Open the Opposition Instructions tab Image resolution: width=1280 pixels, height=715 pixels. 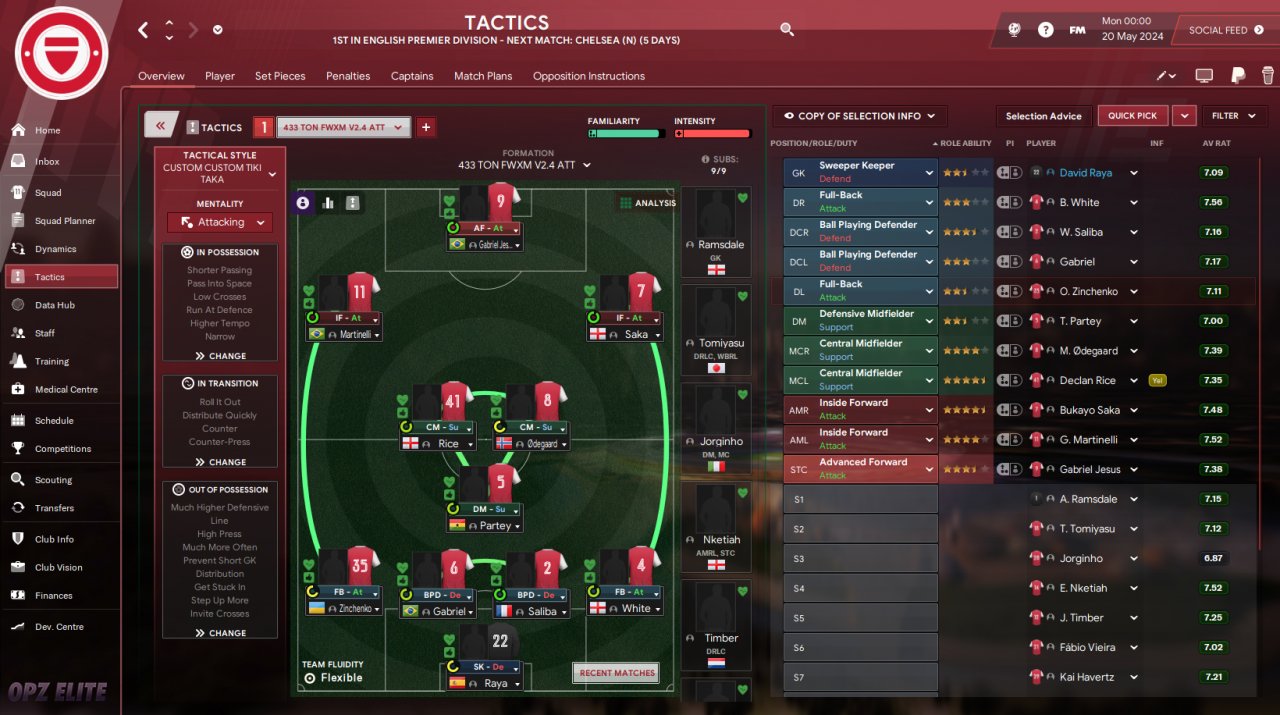coord(588,76)
